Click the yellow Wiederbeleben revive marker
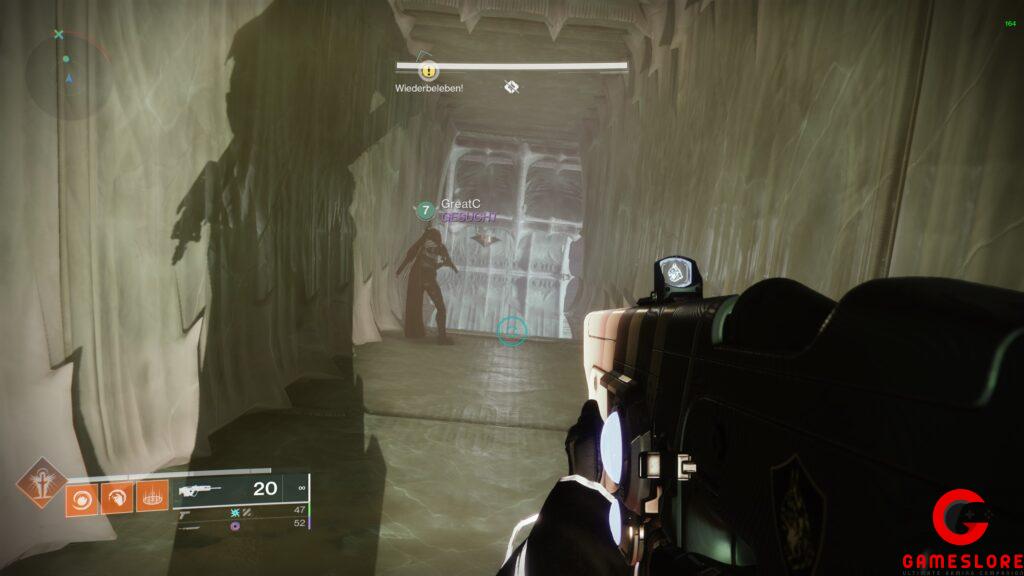1024x576 pixels. pos(428,71)
